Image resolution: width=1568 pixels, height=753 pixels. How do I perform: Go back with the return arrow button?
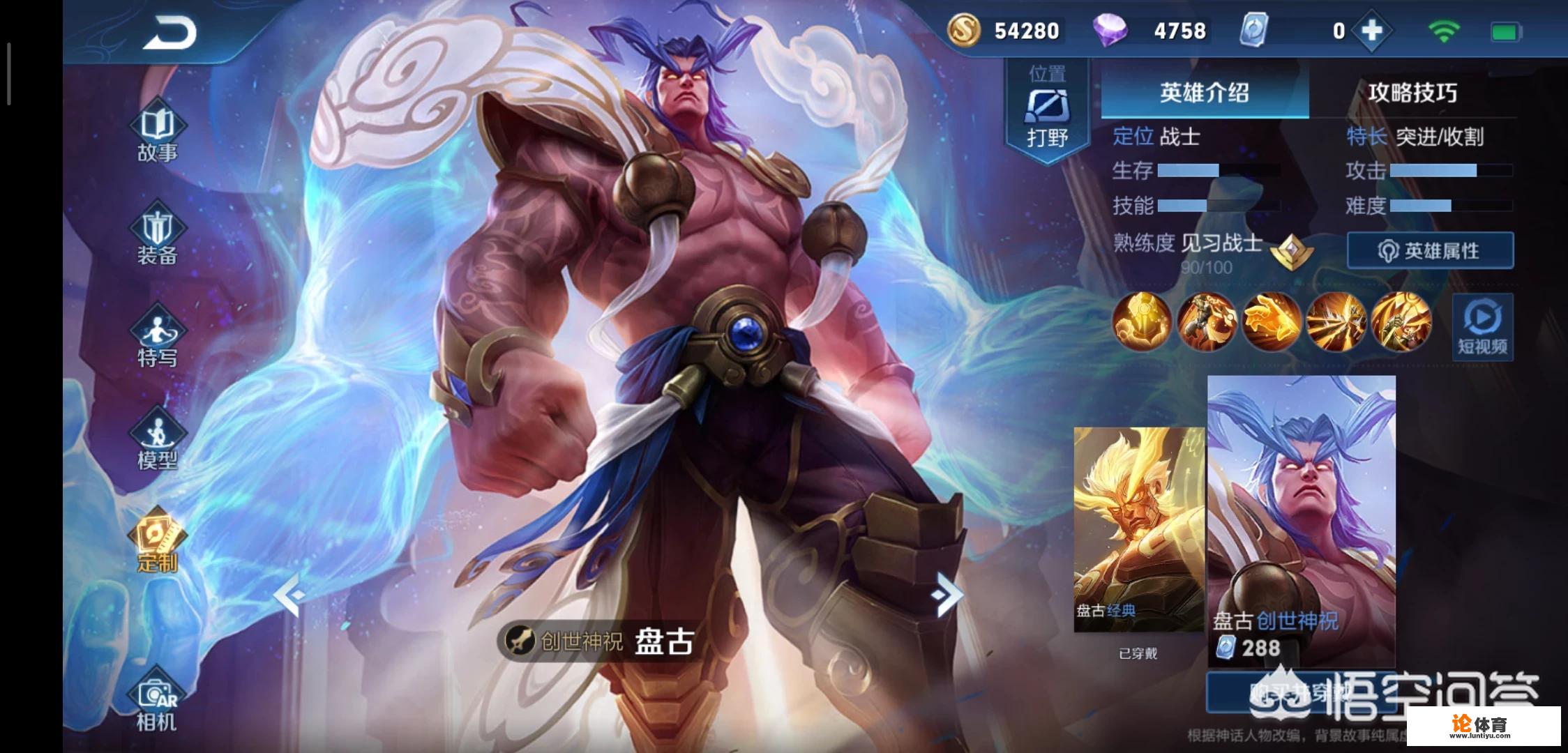coord(170,33)
